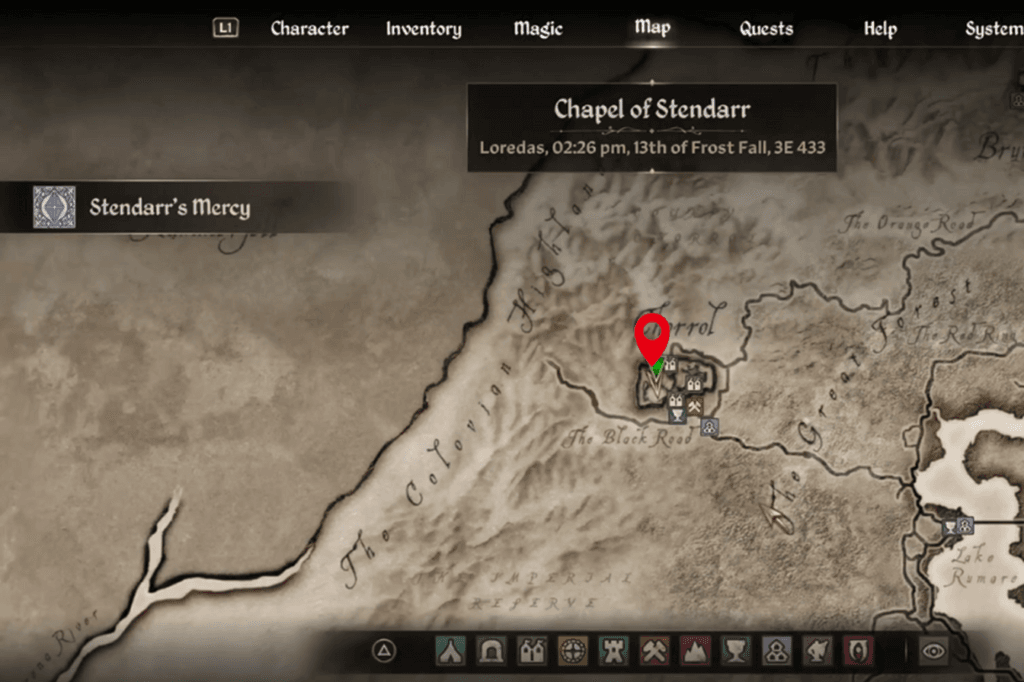Toggle the three-stones map filter
1024x682 pixels.
tap(777, 651)
